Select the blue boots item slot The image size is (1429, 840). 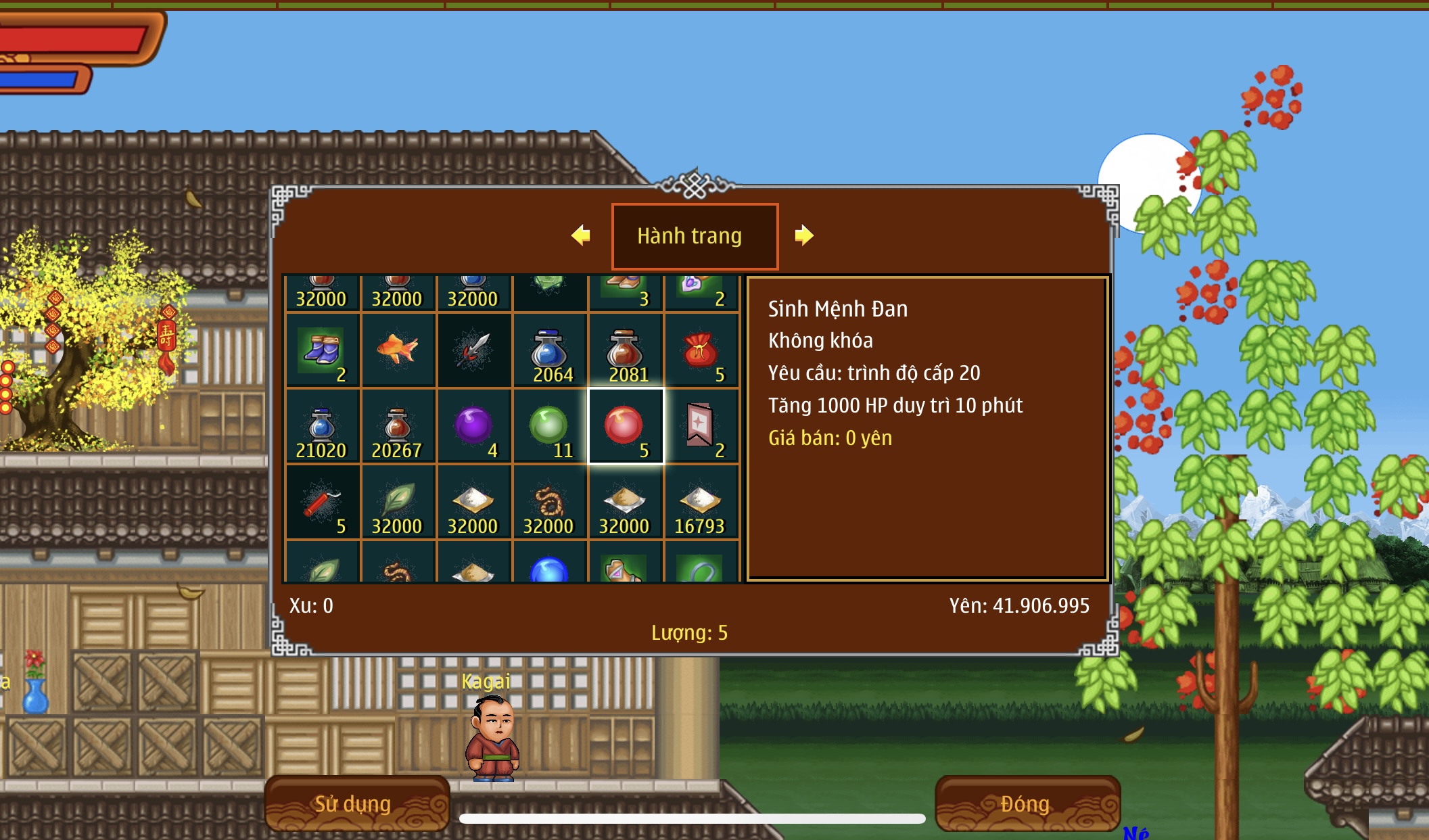pyautogui.click(x=323, y=351)
